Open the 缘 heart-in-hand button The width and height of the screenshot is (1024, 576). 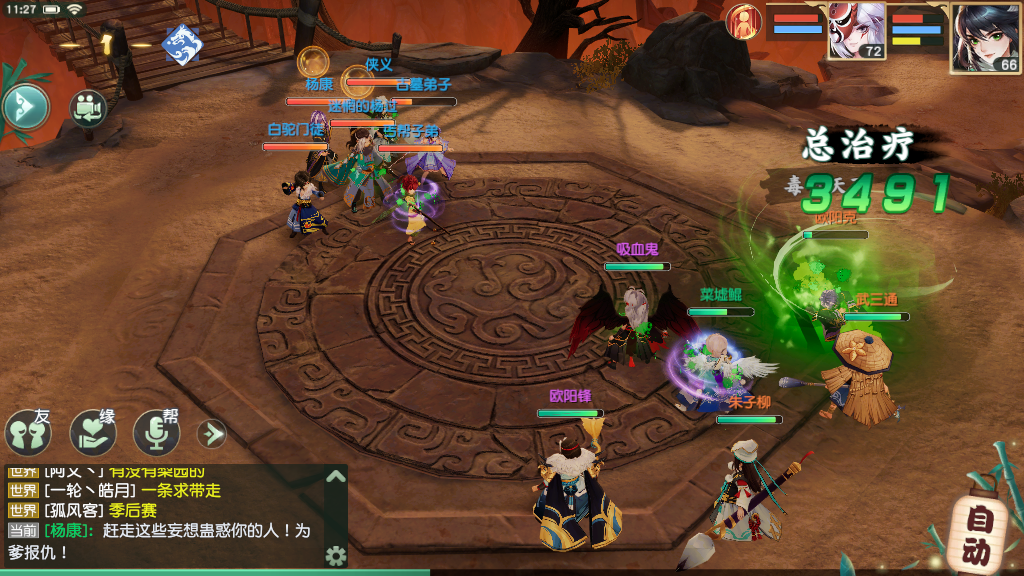click(93, 432)
